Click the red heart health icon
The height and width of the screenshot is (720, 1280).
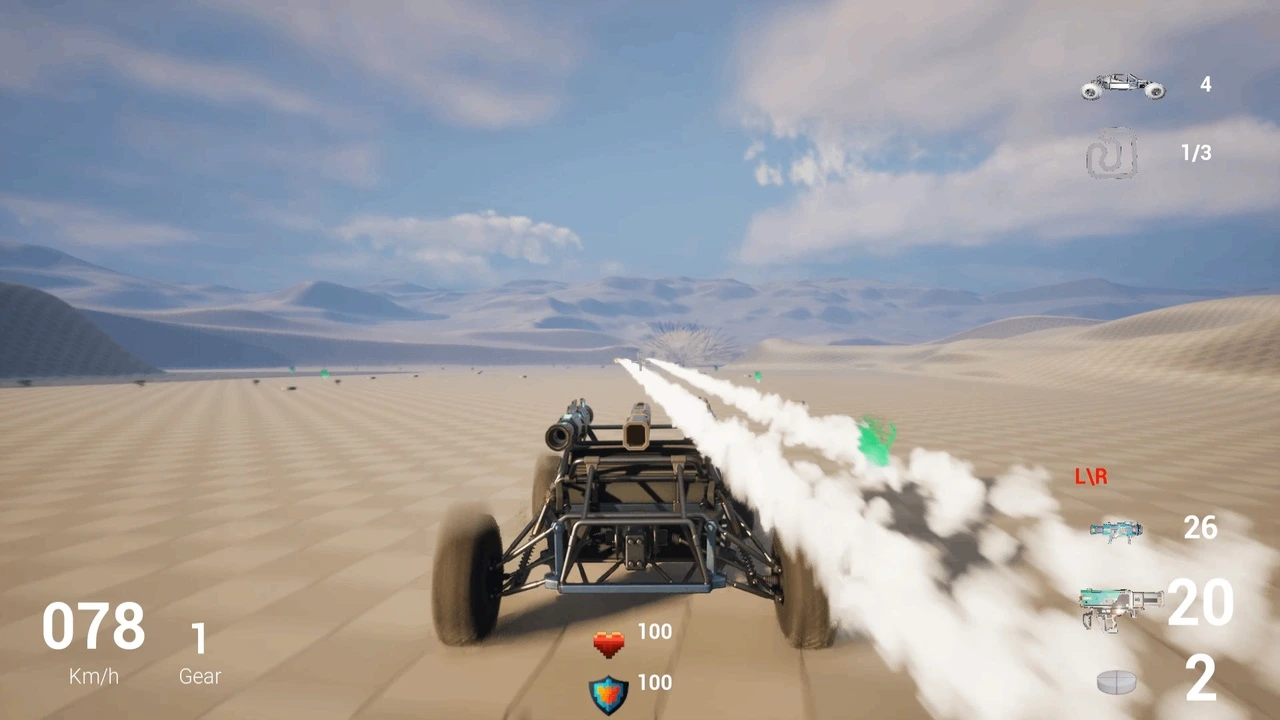click(608, 644)
